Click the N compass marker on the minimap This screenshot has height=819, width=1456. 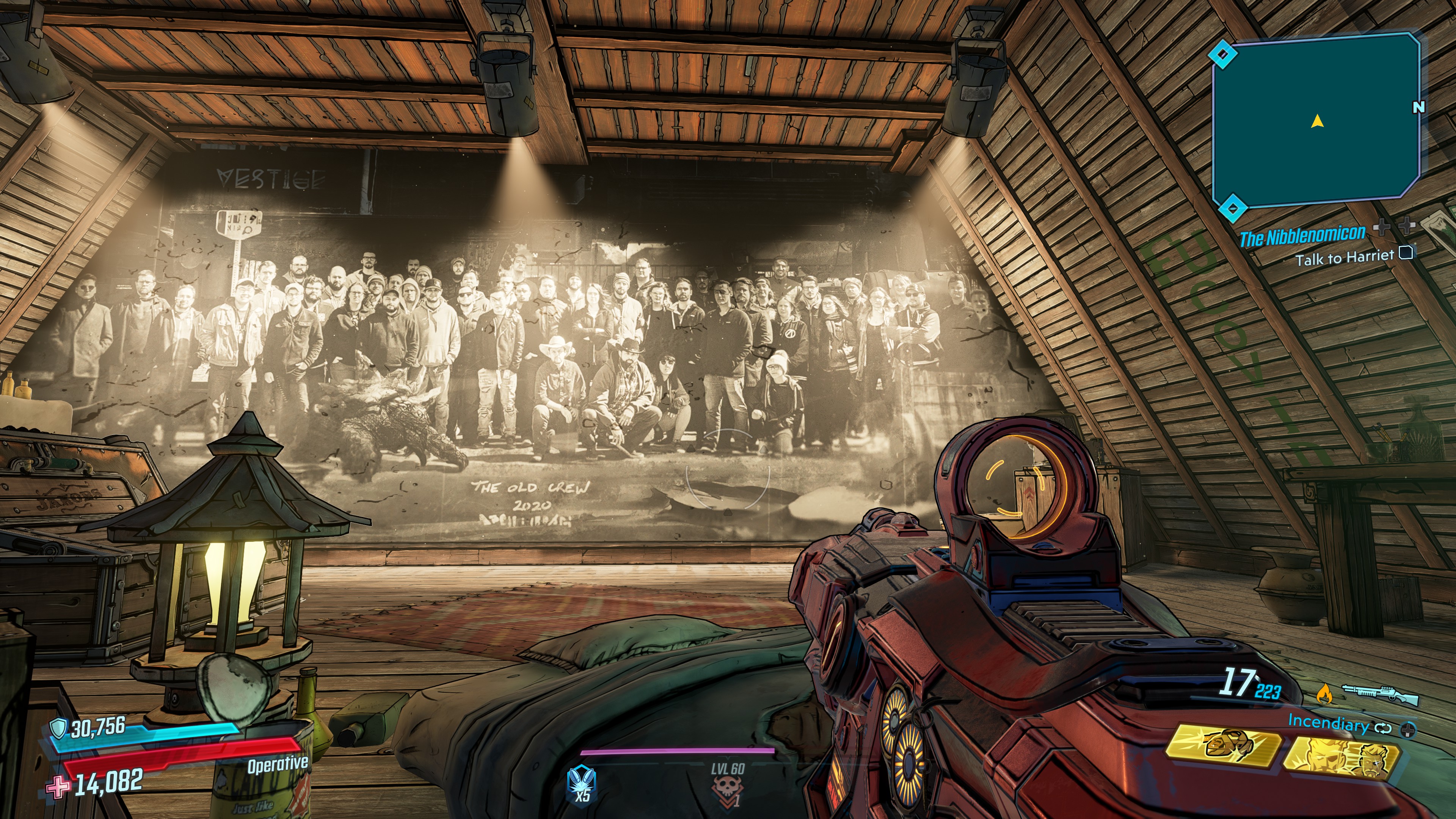click(x=1419, y=107)
